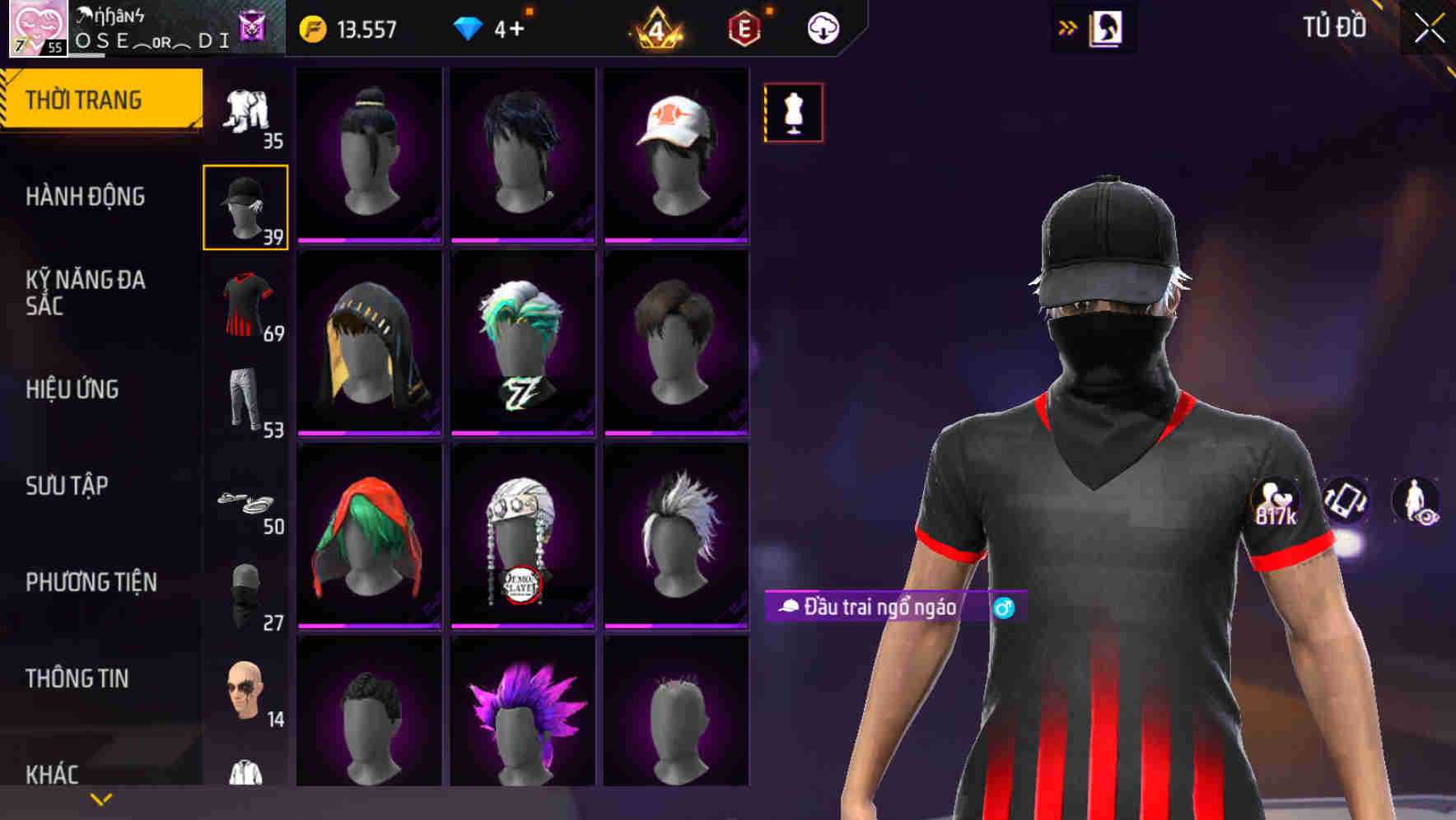Viewport: 1456px width, 820px height.
Task: Open the cap accessories category showing 39 items
Action: 245,204
